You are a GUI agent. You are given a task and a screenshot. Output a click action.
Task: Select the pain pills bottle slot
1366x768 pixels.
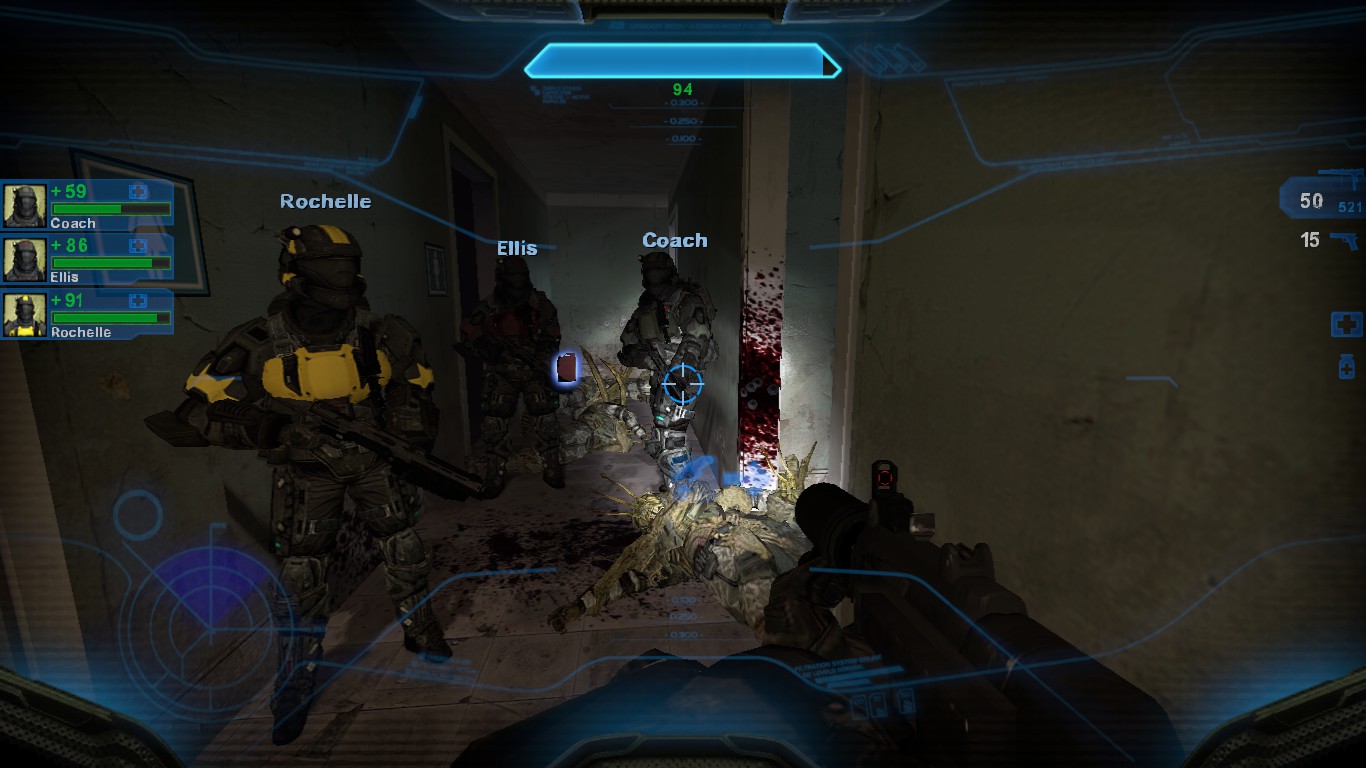pyautogui.click(x=1346, y=367)
